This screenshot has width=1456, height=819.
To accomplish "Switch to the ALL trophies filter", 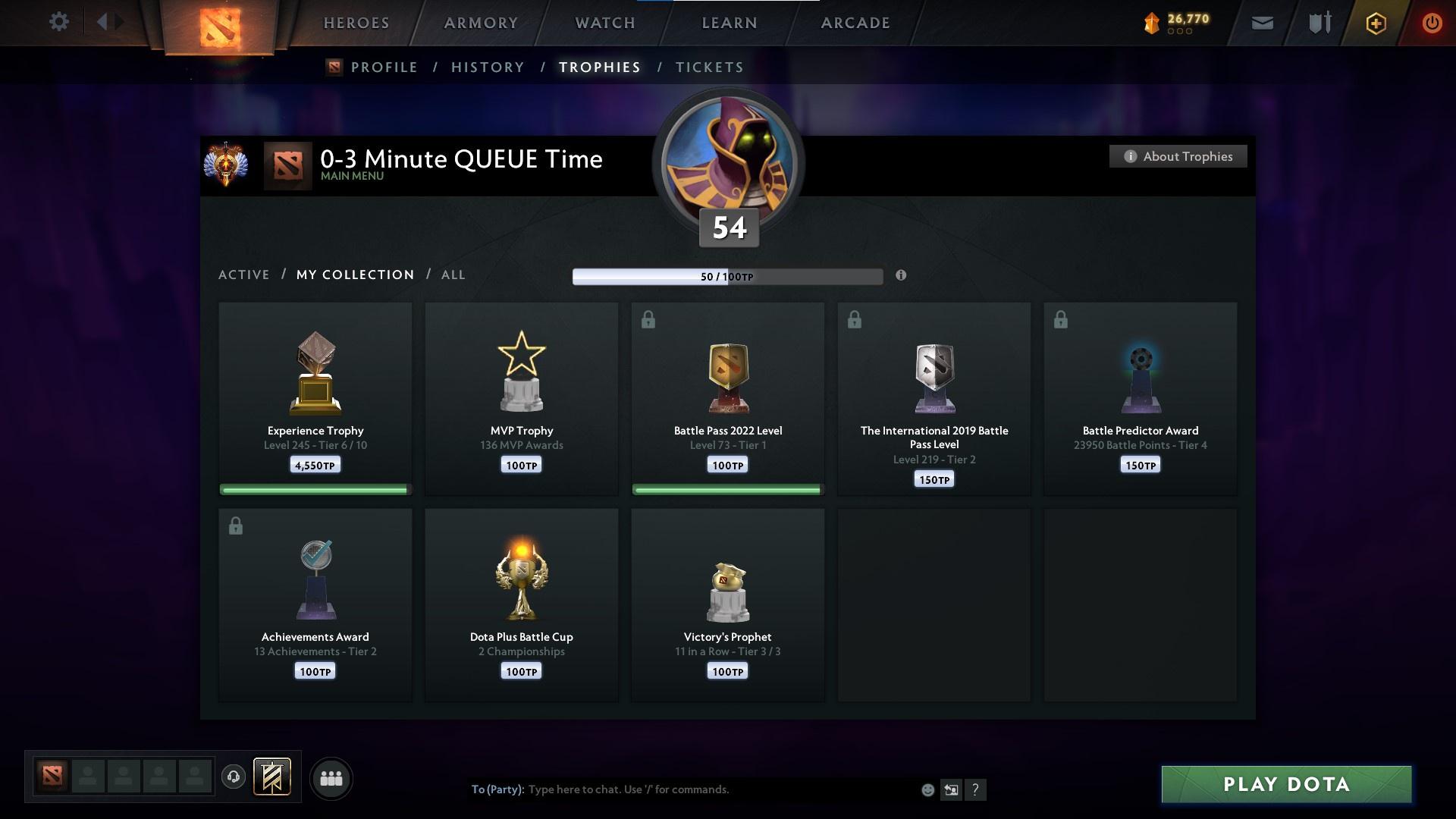I will 453,275.
